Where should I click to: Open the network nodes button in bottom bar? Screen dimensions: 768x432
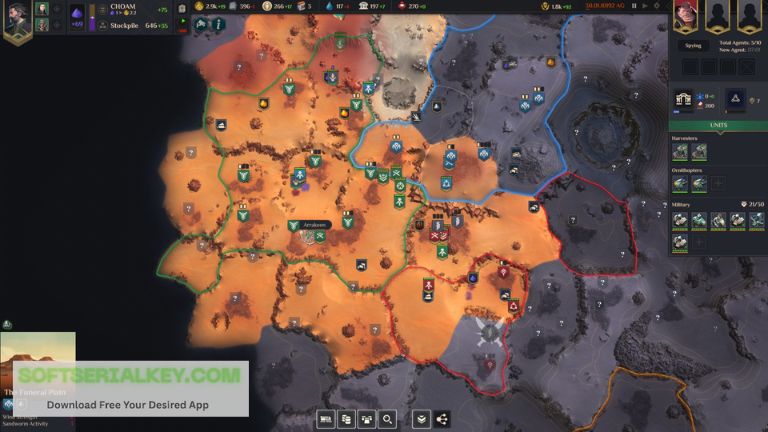tap(442, 419)
